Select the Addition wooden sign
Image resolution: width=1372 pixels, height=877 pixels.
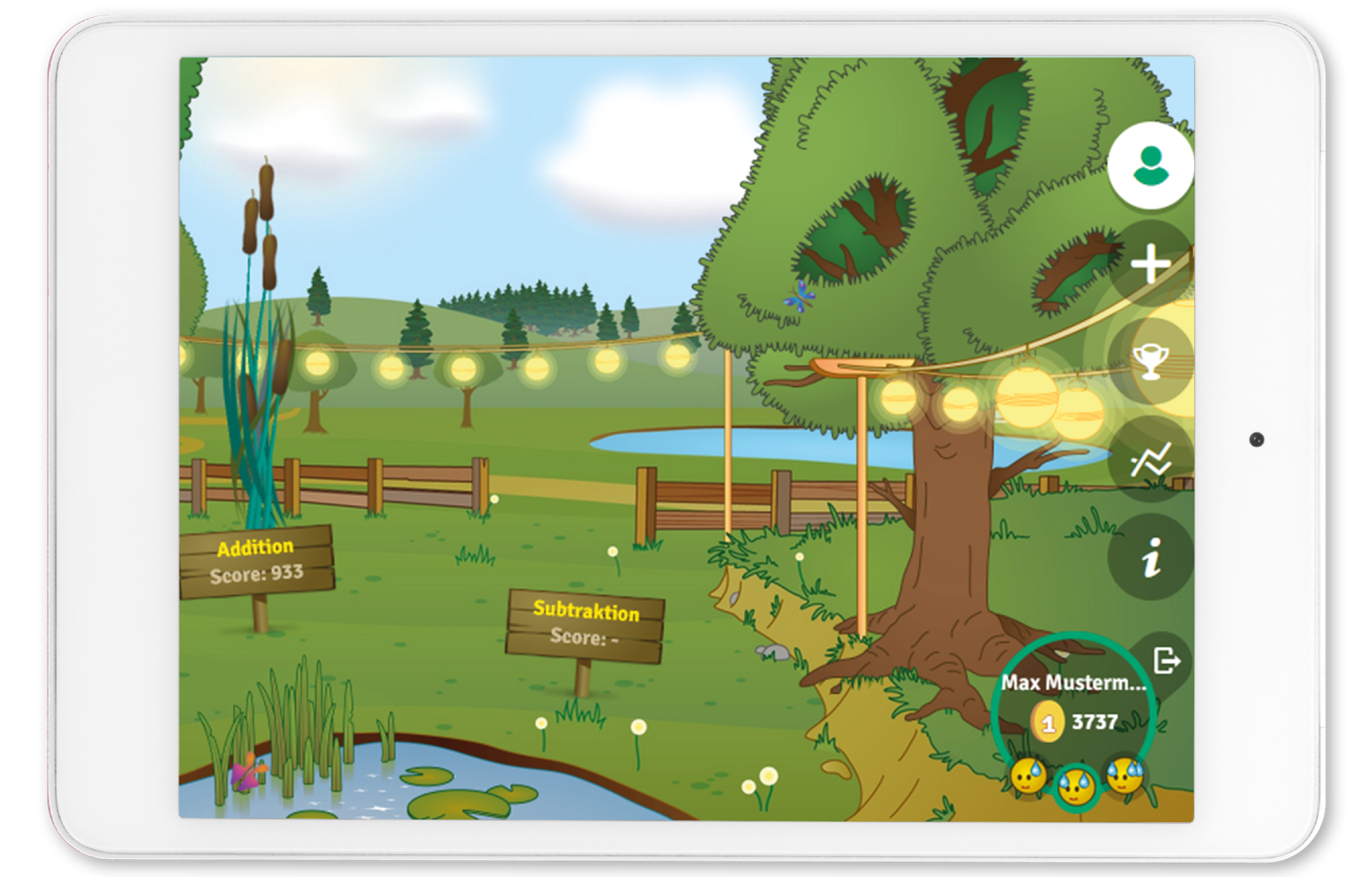[257, 561]
